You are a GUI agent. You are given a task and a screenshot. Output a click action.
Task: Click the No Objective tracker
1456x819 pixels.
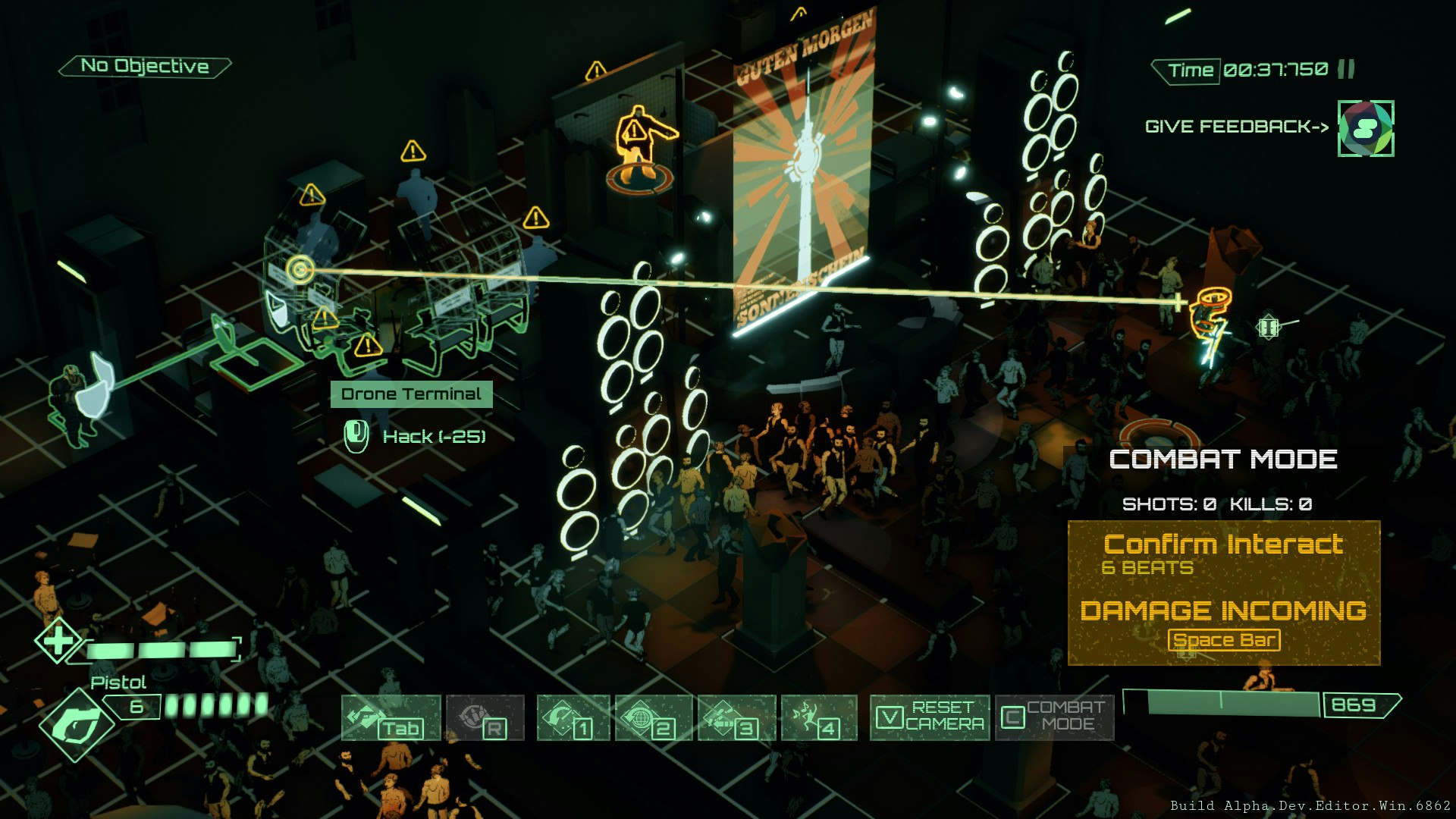(145, 67)
